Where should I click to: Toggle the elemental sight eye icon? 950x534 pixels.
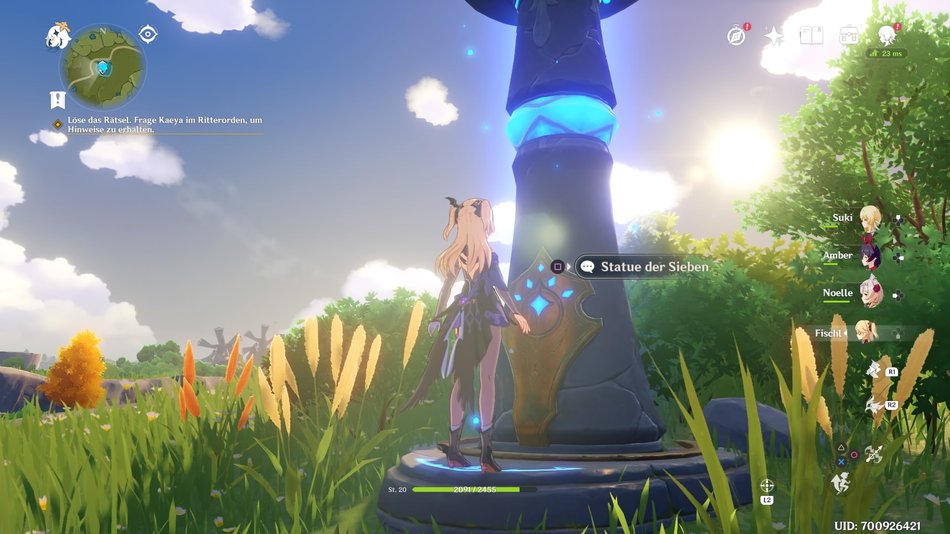coord(148,34)
